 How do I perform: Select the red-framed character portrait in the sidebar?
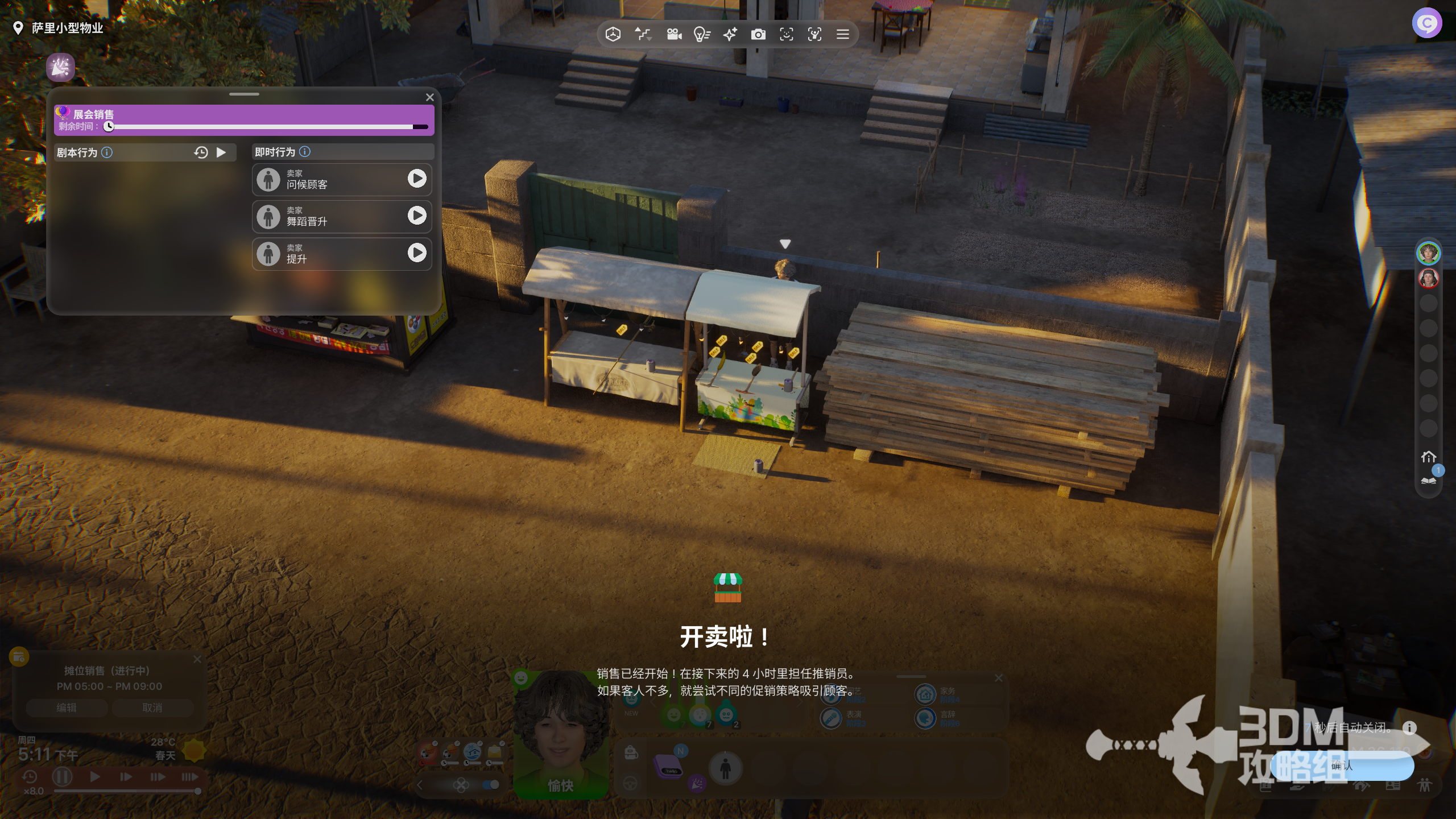coord(1428,278)
